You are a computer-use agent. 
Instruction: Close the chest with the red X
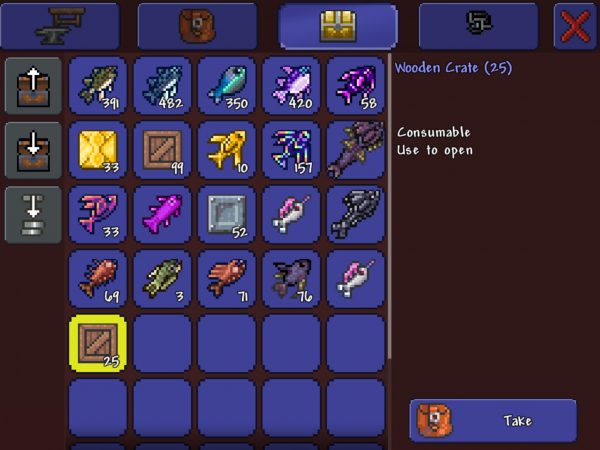coord(575,26)
